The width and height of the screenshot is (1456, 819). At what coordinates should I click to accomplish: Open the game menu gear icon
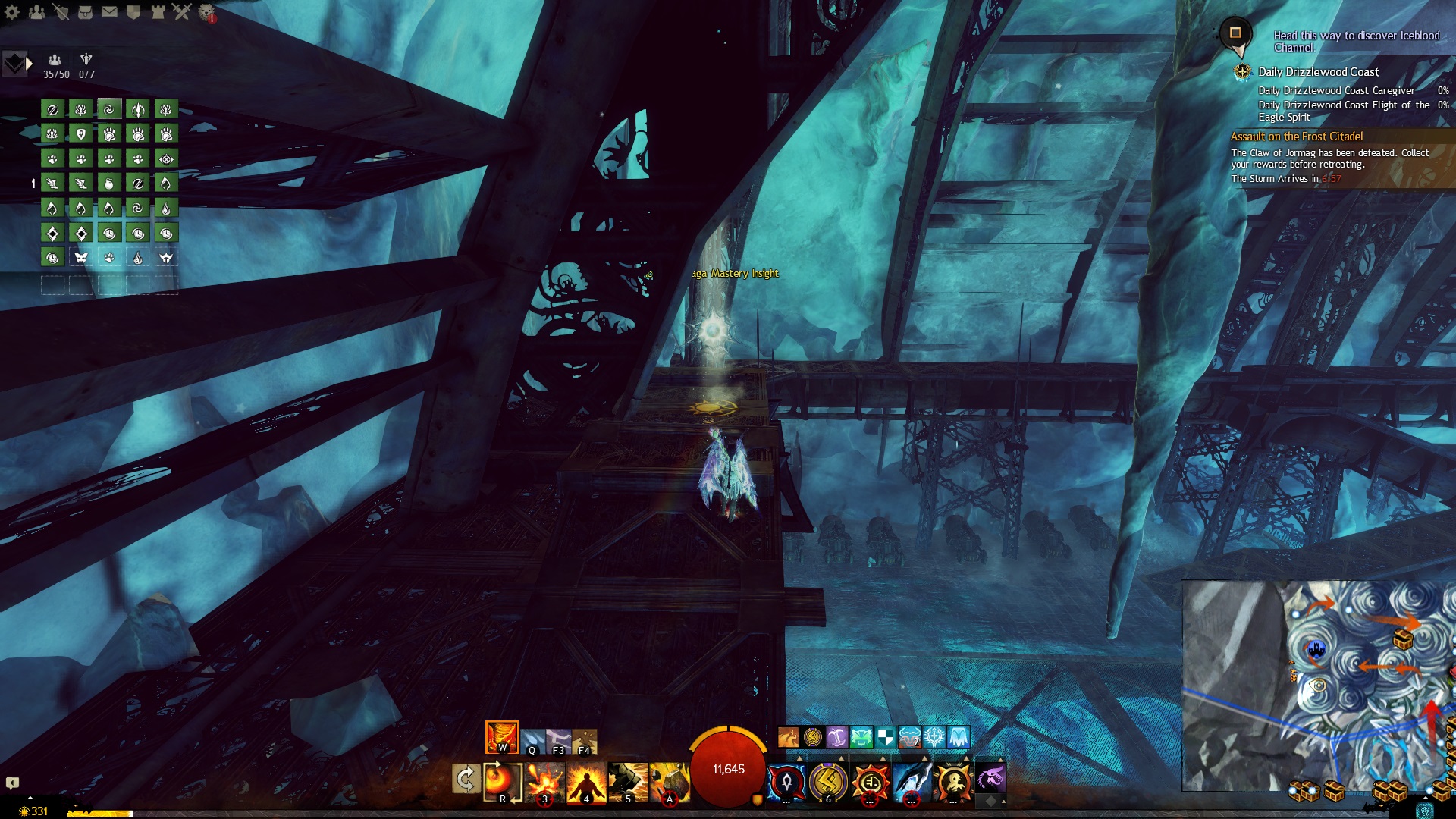click(x=12, y=12)
